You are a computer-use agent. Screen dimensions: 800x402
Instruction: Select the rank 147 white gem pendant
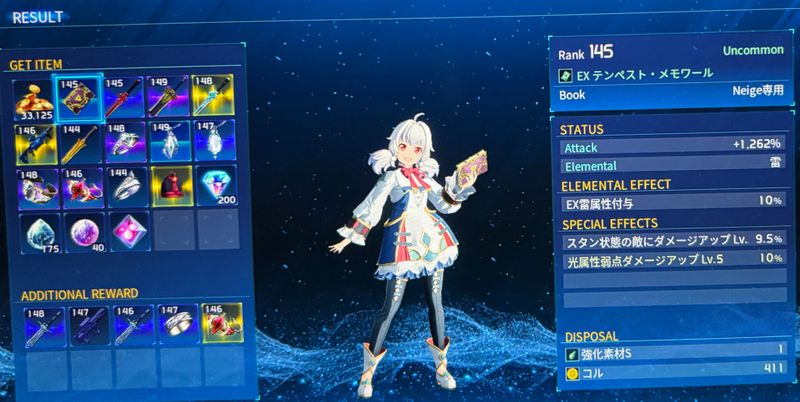[215, 141]
